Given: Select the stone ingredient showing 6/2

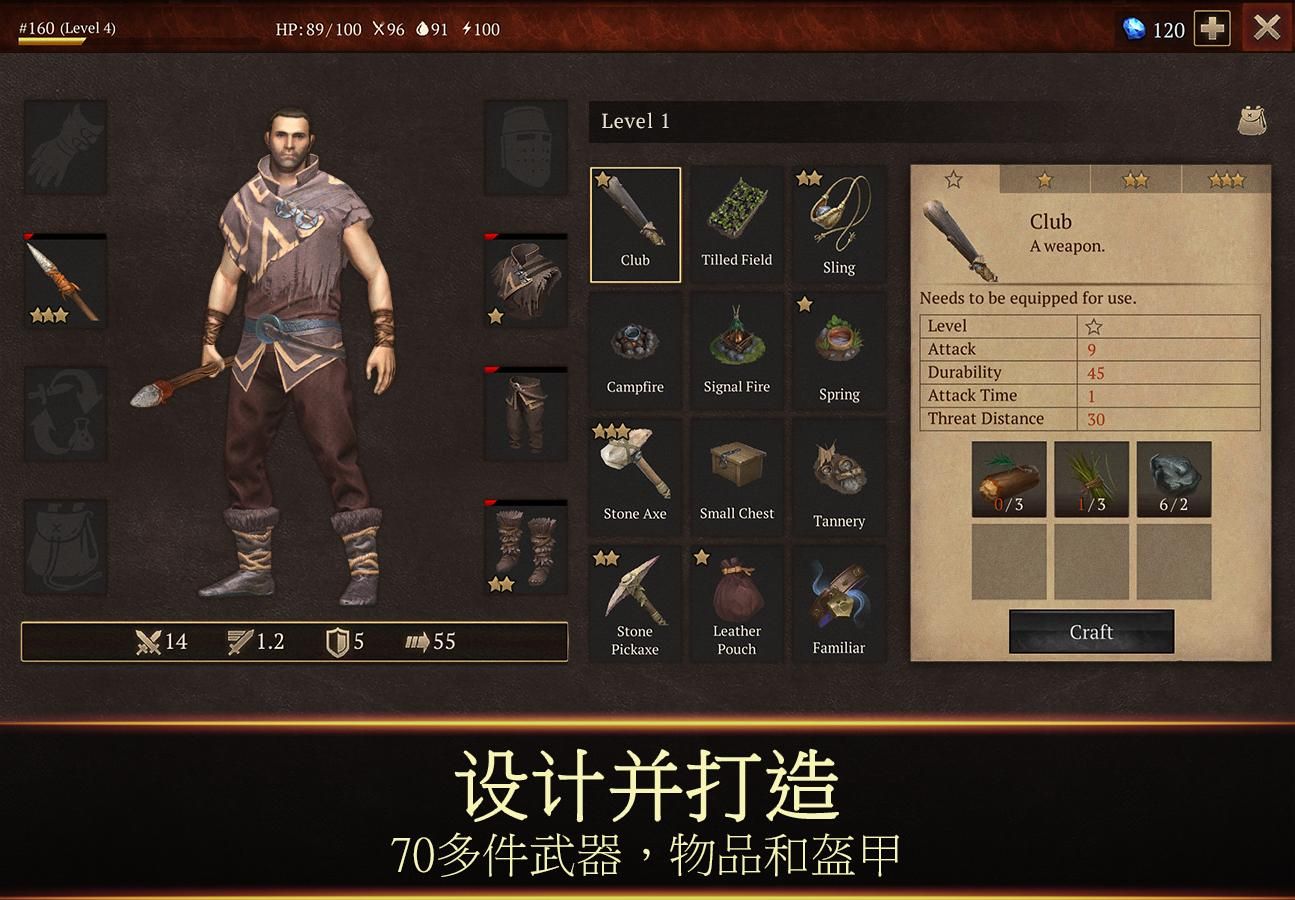Looking at the screenshot, I should 1173,479.
